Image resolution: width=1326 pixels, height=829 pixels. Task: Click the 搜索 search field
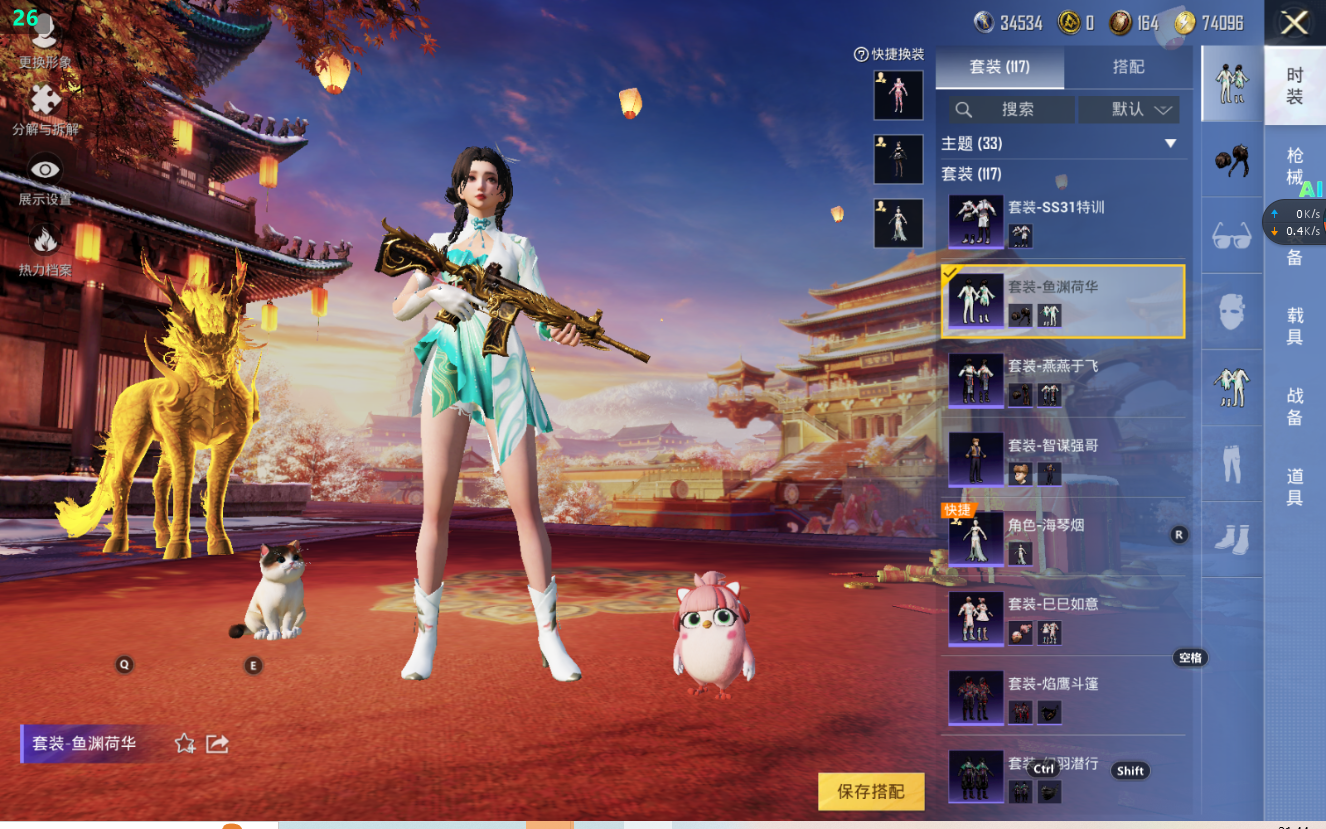[x=1012, y=110]
